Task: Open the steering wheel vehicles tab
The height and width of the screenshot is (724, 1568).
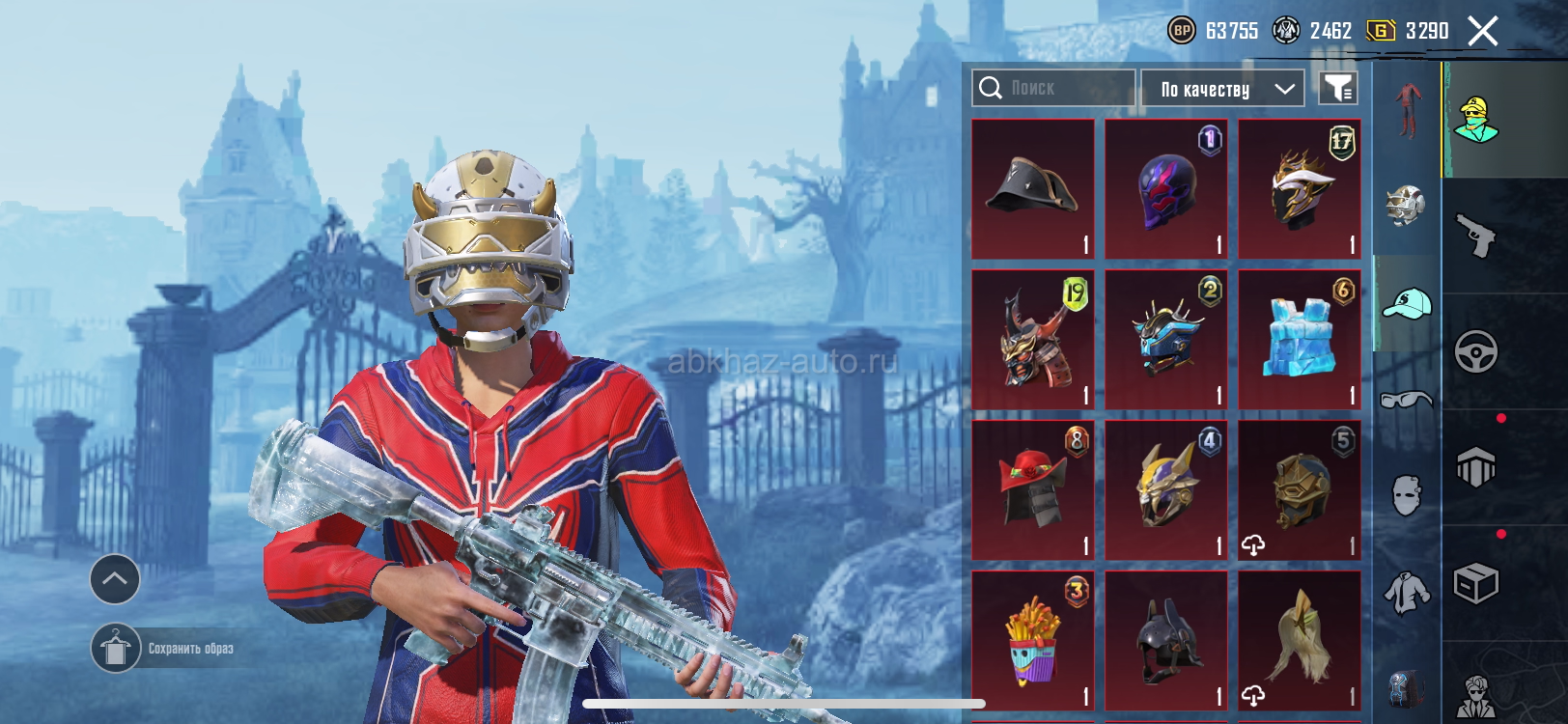Action: pyautogui.click(x=1475, y=351)
